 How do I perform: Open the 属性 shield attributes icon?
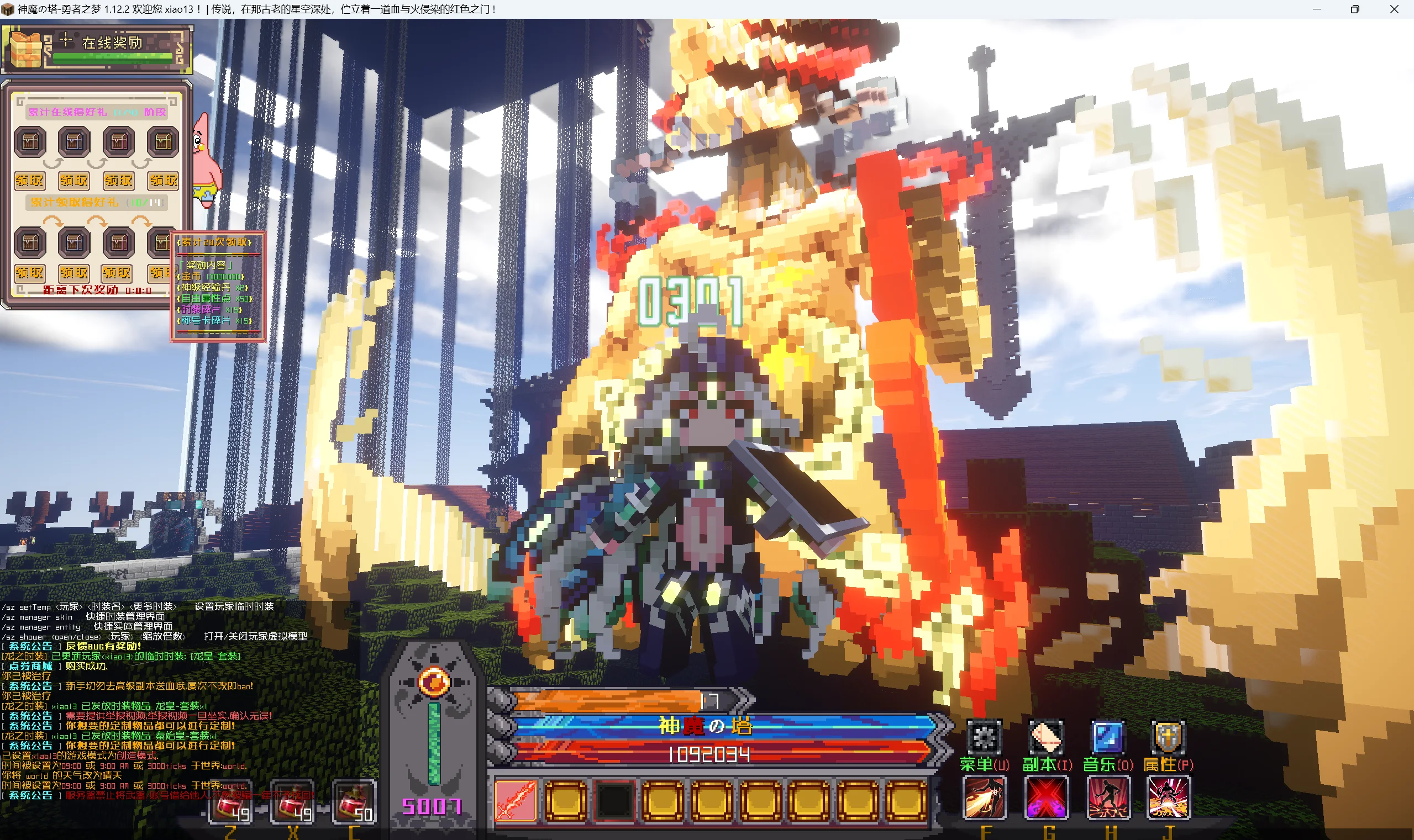pos(1167,737)
